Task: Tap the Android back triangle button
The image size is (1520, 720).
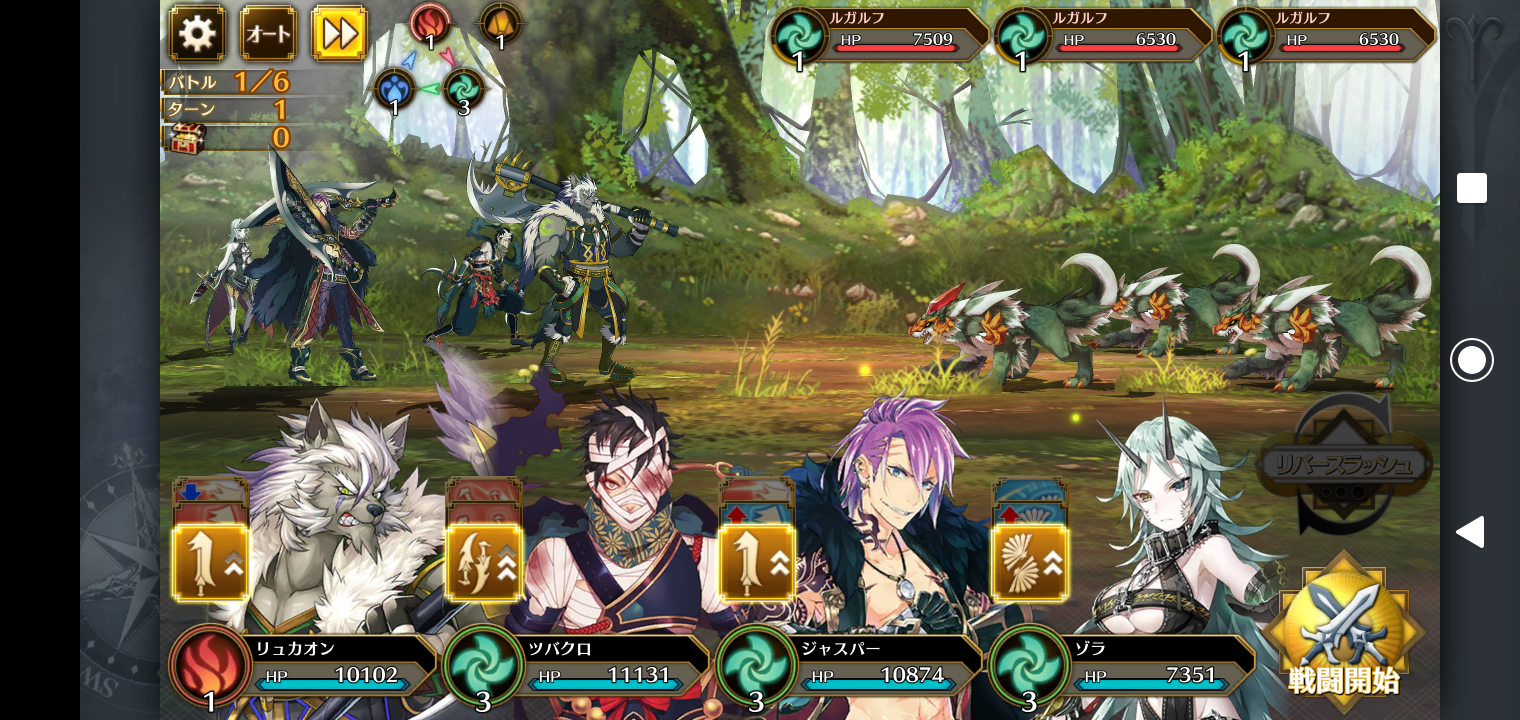Action: tap(1470, 532)
